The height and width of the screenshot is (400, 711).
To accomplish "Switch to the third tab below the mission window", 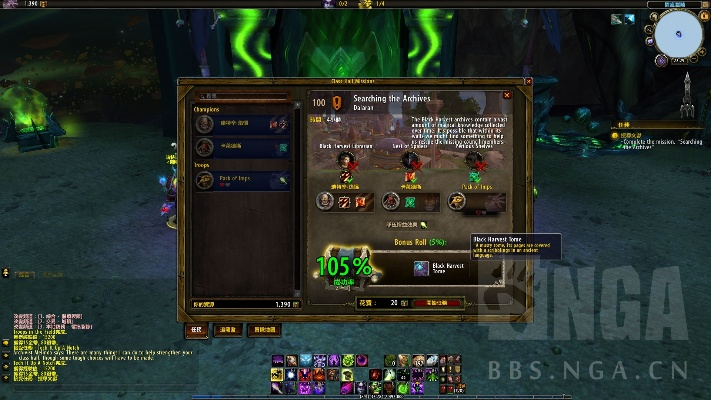I will click(264, 329).
